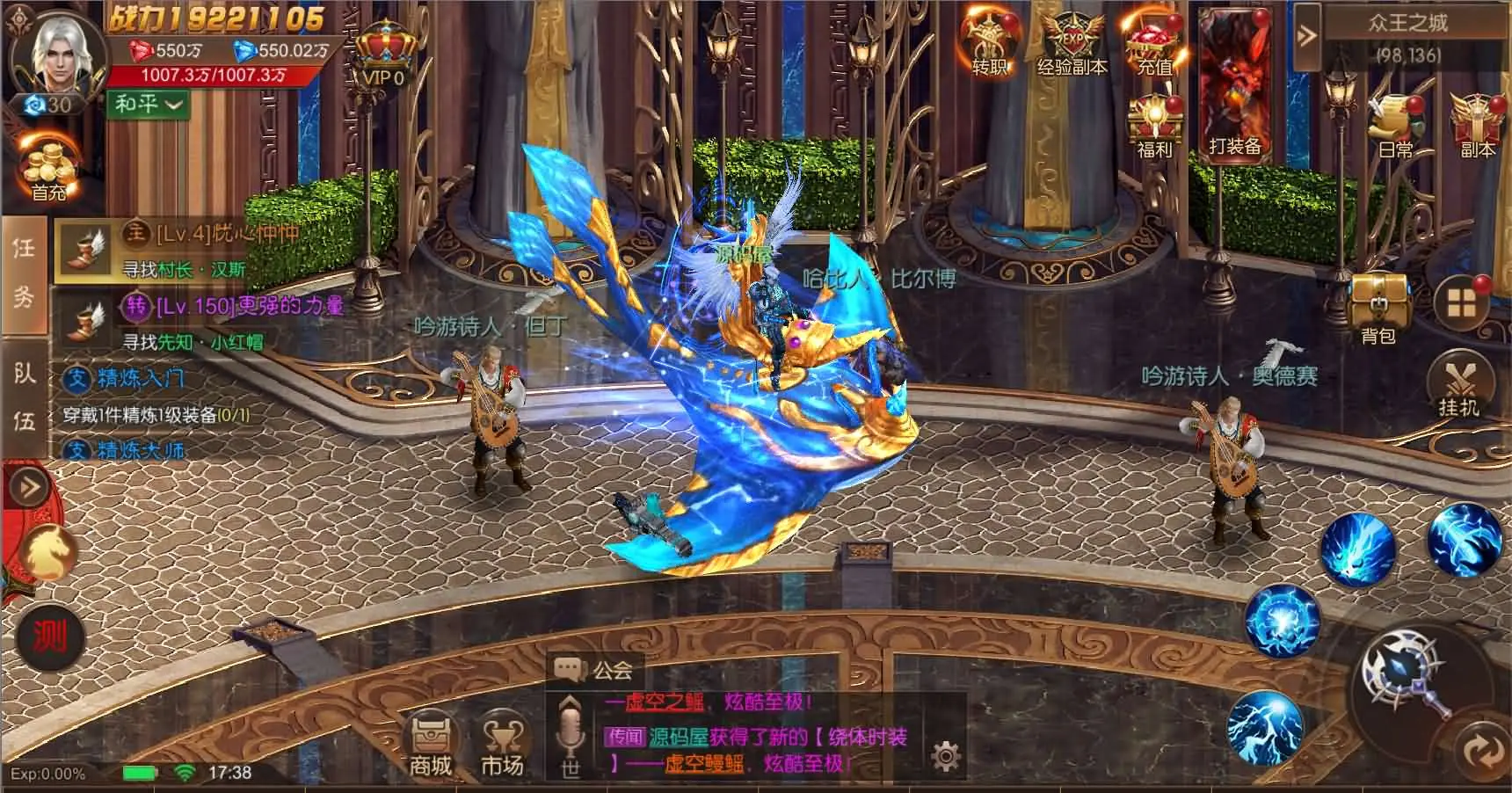Open the 充值 recharge shop

[1154, 44]
